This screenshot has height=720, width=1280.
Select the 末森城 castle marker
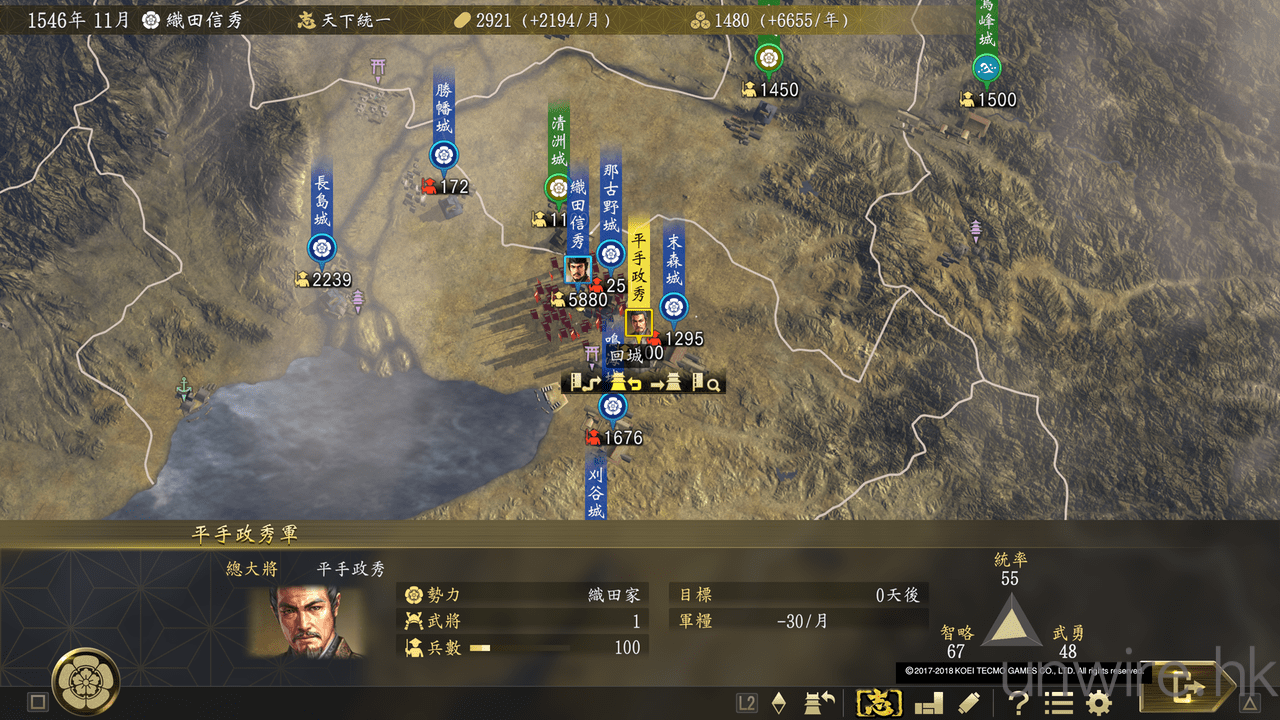pos(674,306)
